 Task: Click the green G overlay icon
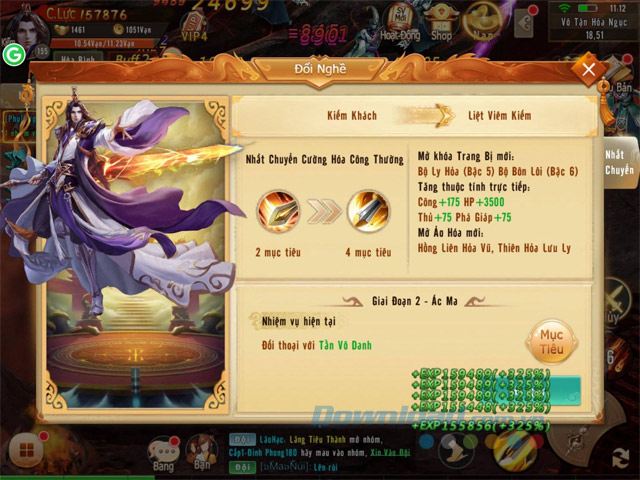[x=14, y=54]
